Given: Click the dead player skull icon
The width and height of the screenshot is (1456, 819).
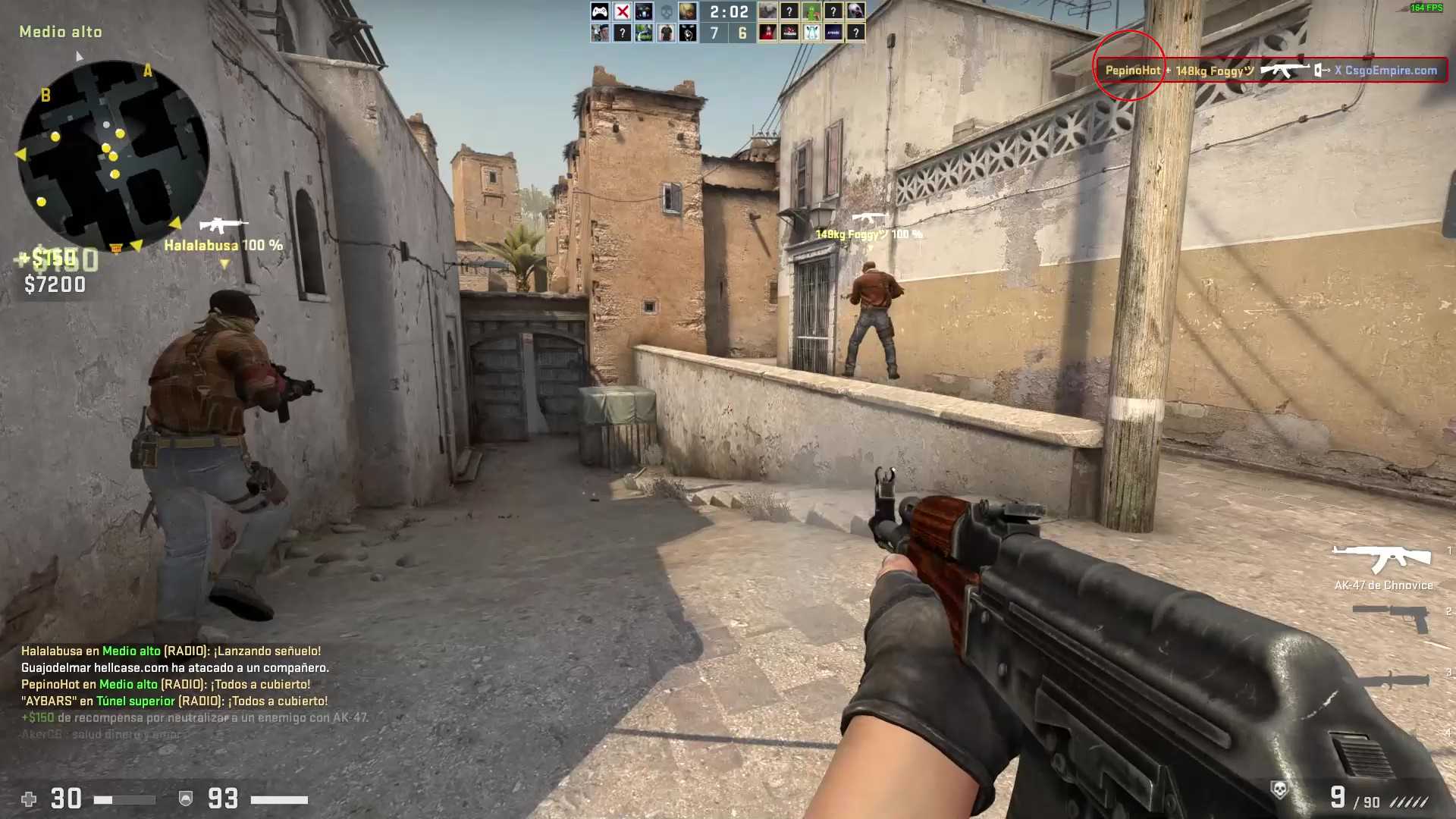Looking at the screenshot, I should click(666, 11).
